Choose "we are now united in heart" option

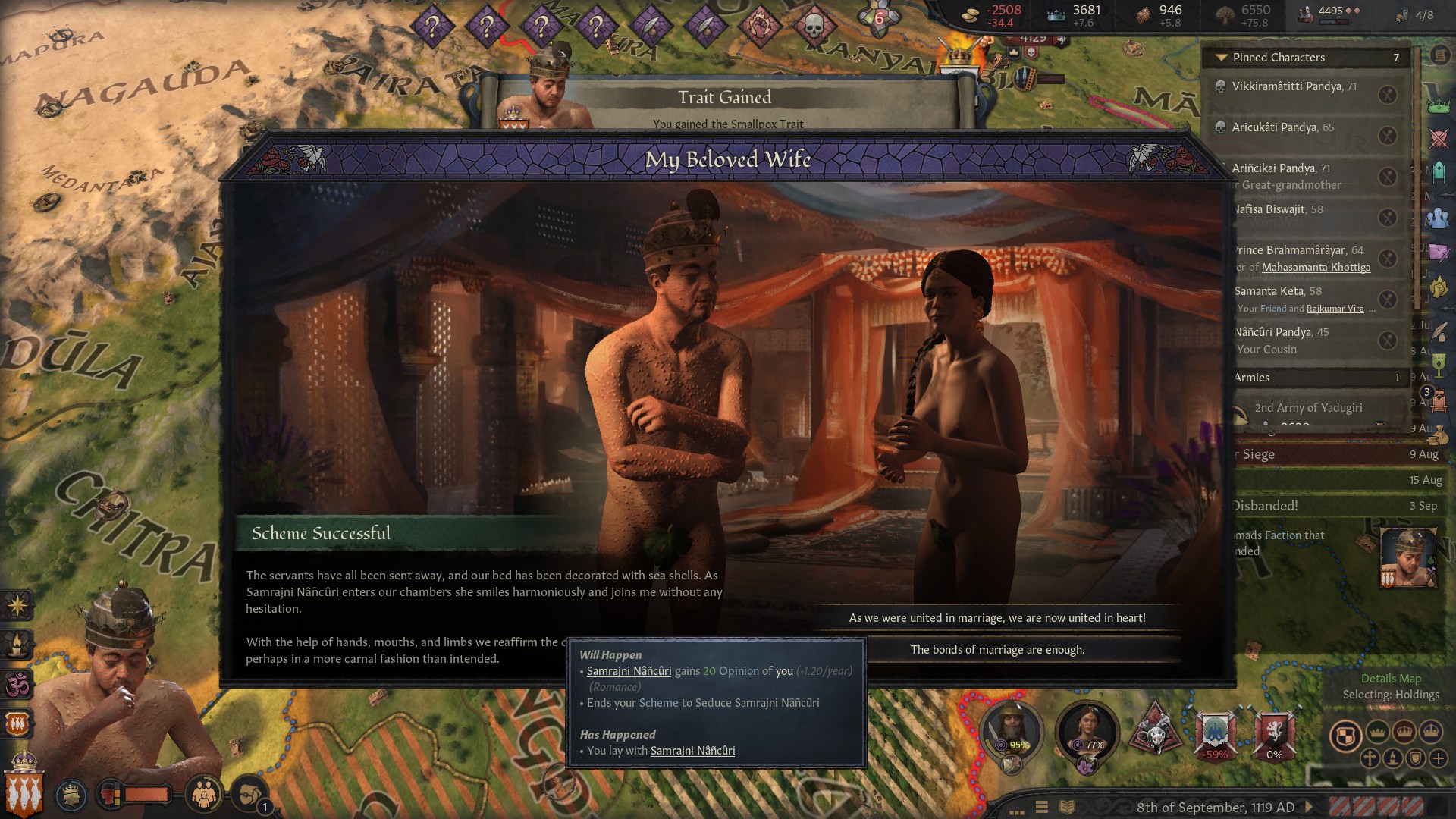(x=996, y=618)
